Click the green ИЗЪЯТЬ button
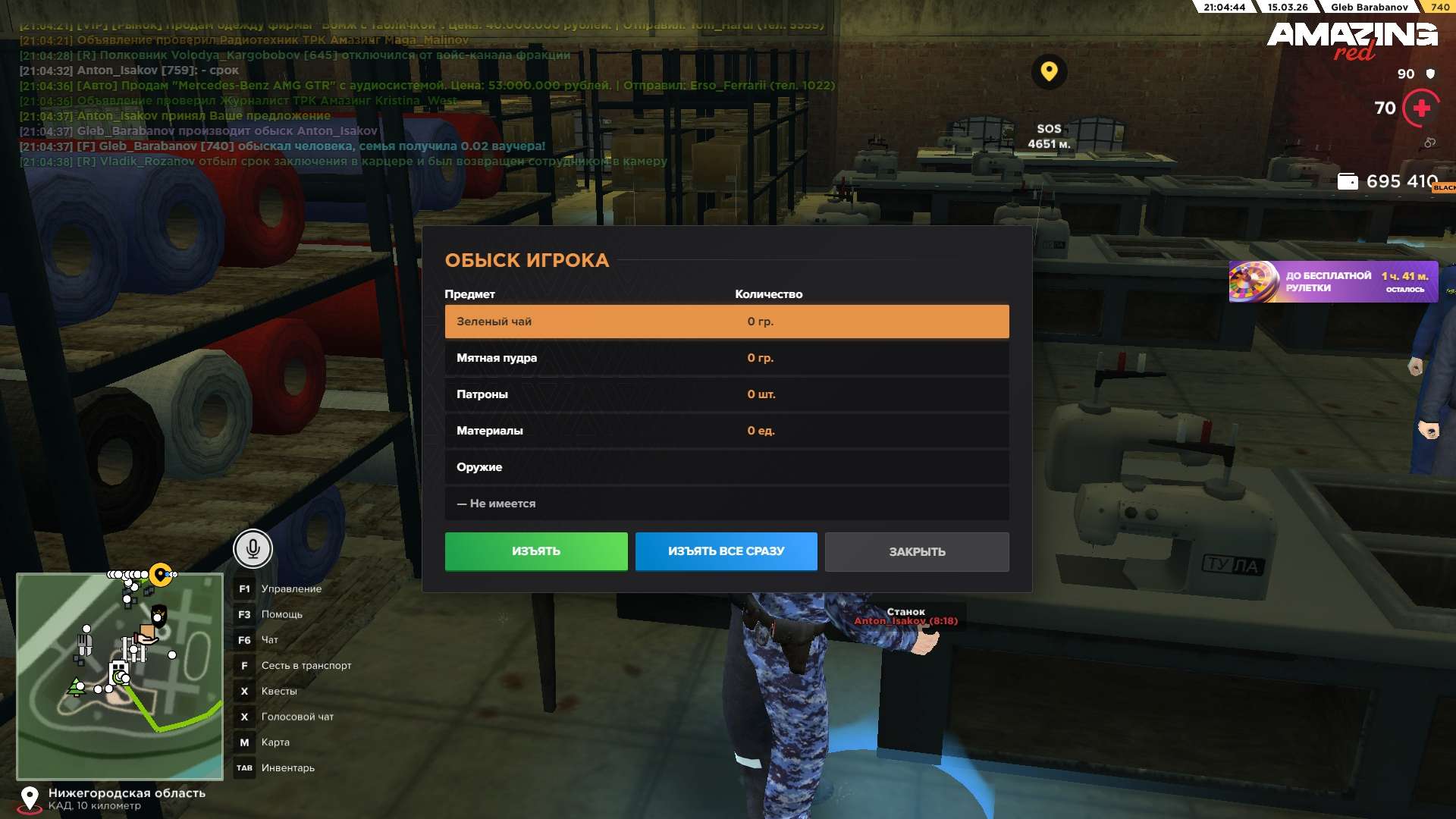1456x819 pixels. tap(535, 551)
